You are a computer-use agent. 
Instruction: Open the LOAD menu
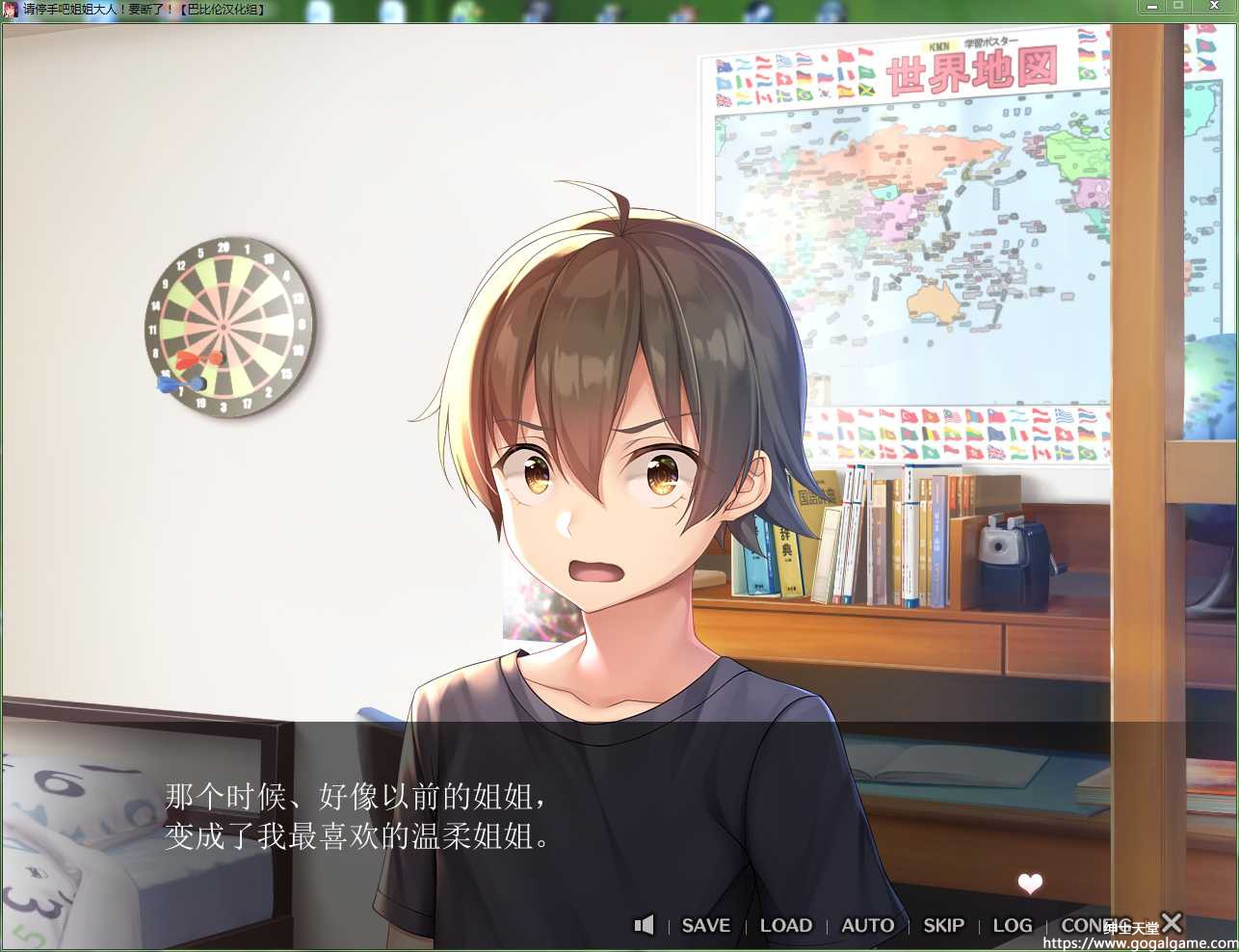(x=785, y=925)
